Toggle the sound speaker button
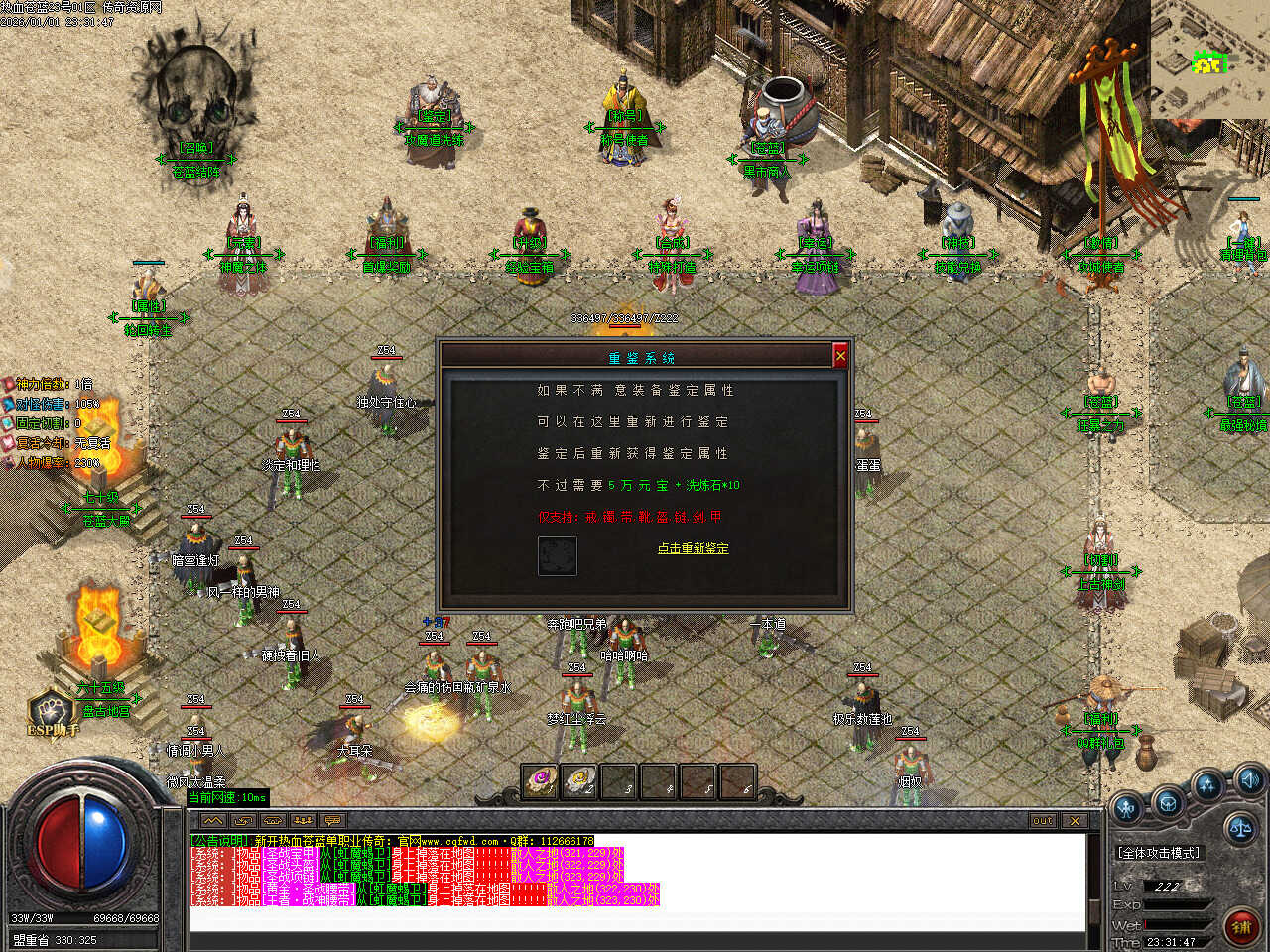 1248,778
